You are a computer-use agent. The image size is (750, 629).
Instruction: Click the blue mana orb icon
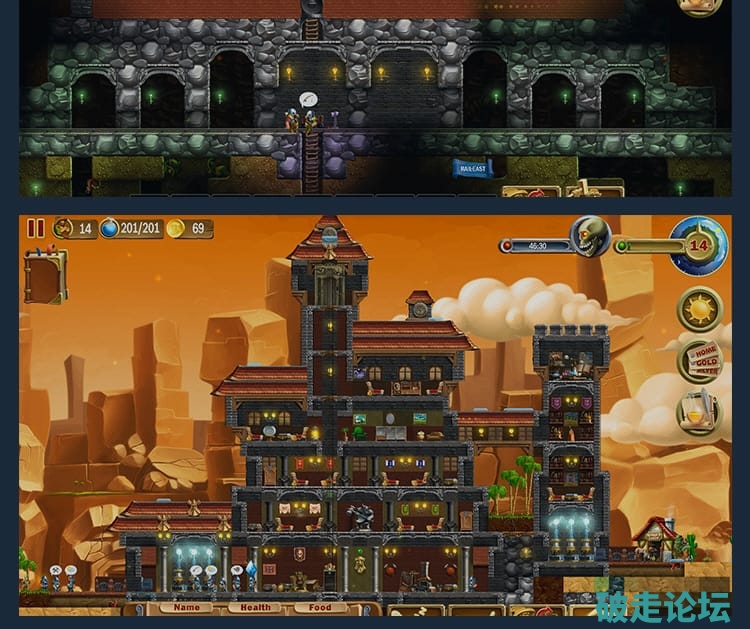110,228
